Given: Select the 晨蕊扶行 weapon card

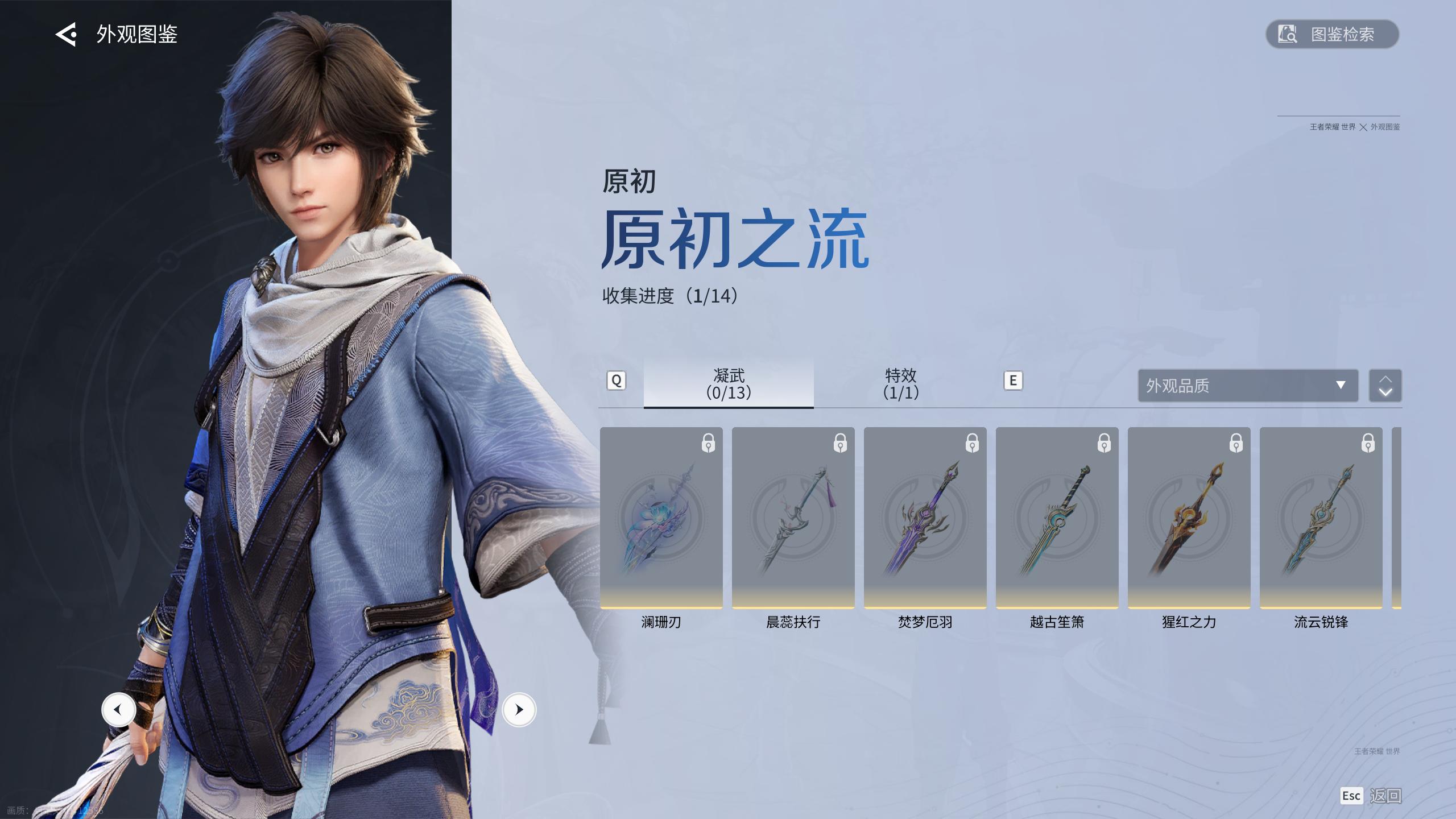Looking at the screenshot, I should click(793, 518).
